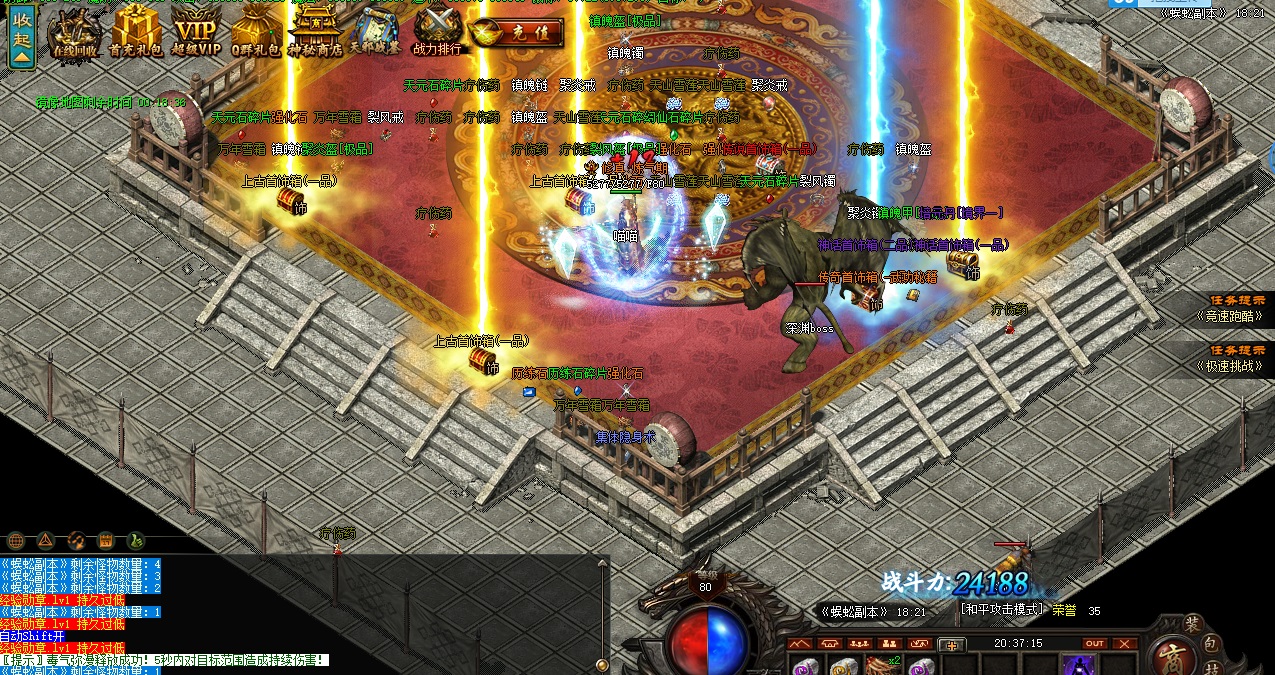This screenshot has height=675, width=1275.
Task: Enter the 神秘商店 mystery shop
Action: pos(314,32)
